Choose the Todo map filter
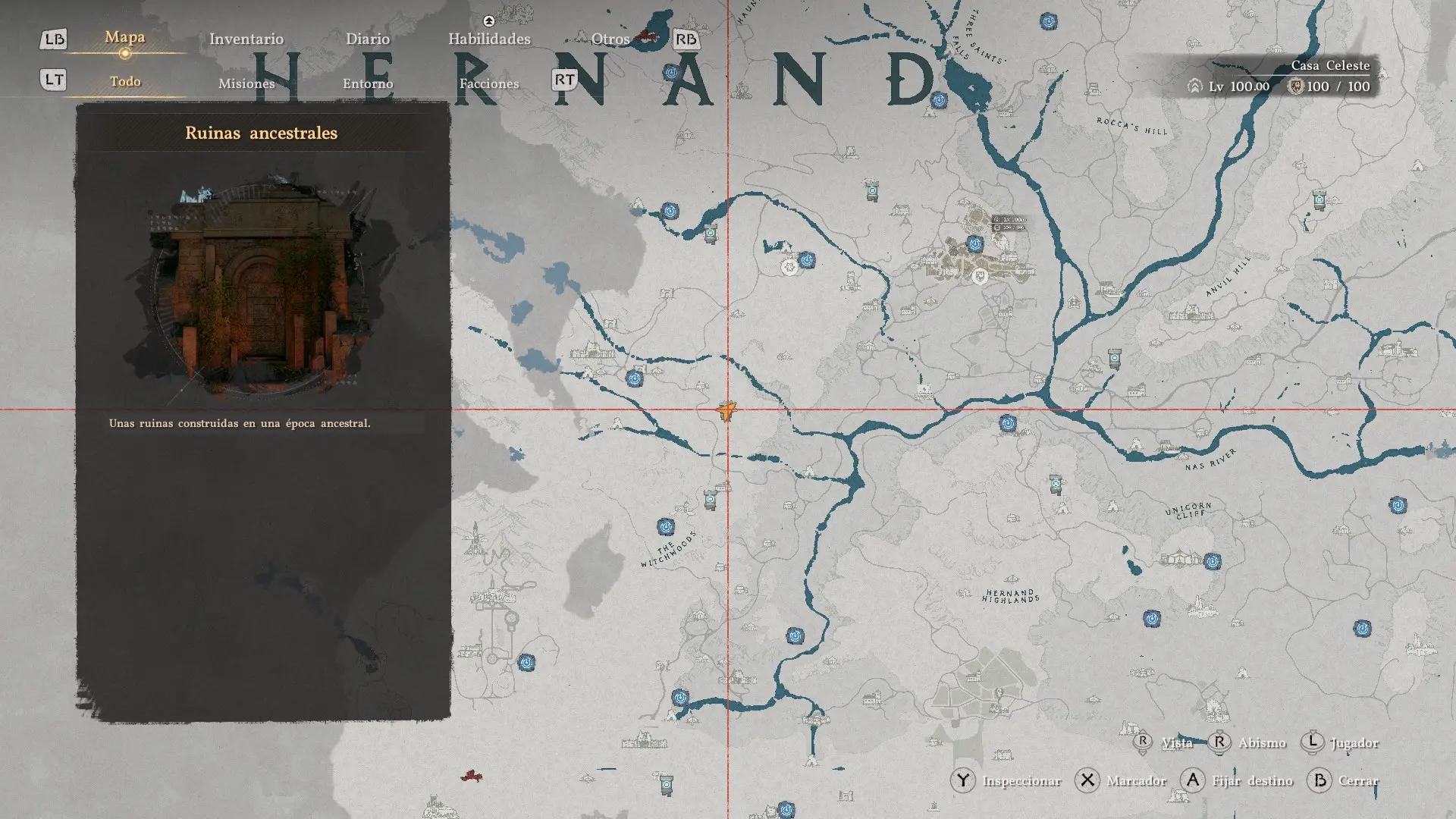This screenshot has height=819, width=1456. pos(125,82)
